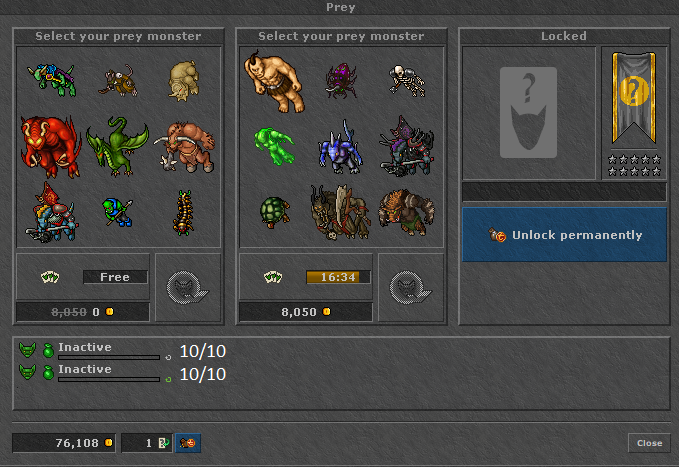This screenshot has width=679, height=467.
Task: Pick the brown mammoth prey monster
Action: pos(185,146)
